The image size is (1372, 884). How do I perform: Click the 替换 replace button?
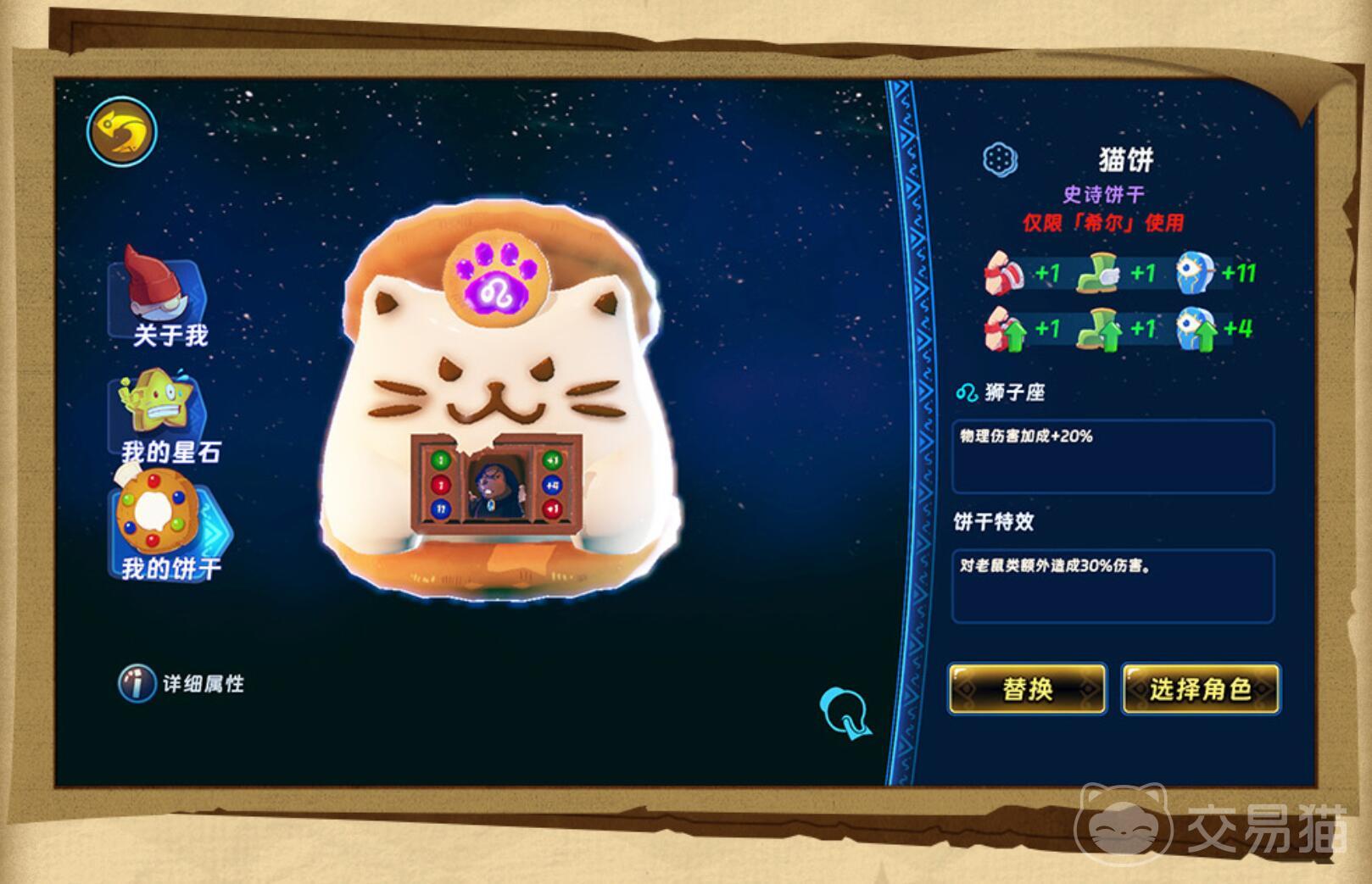[1027, 688]
